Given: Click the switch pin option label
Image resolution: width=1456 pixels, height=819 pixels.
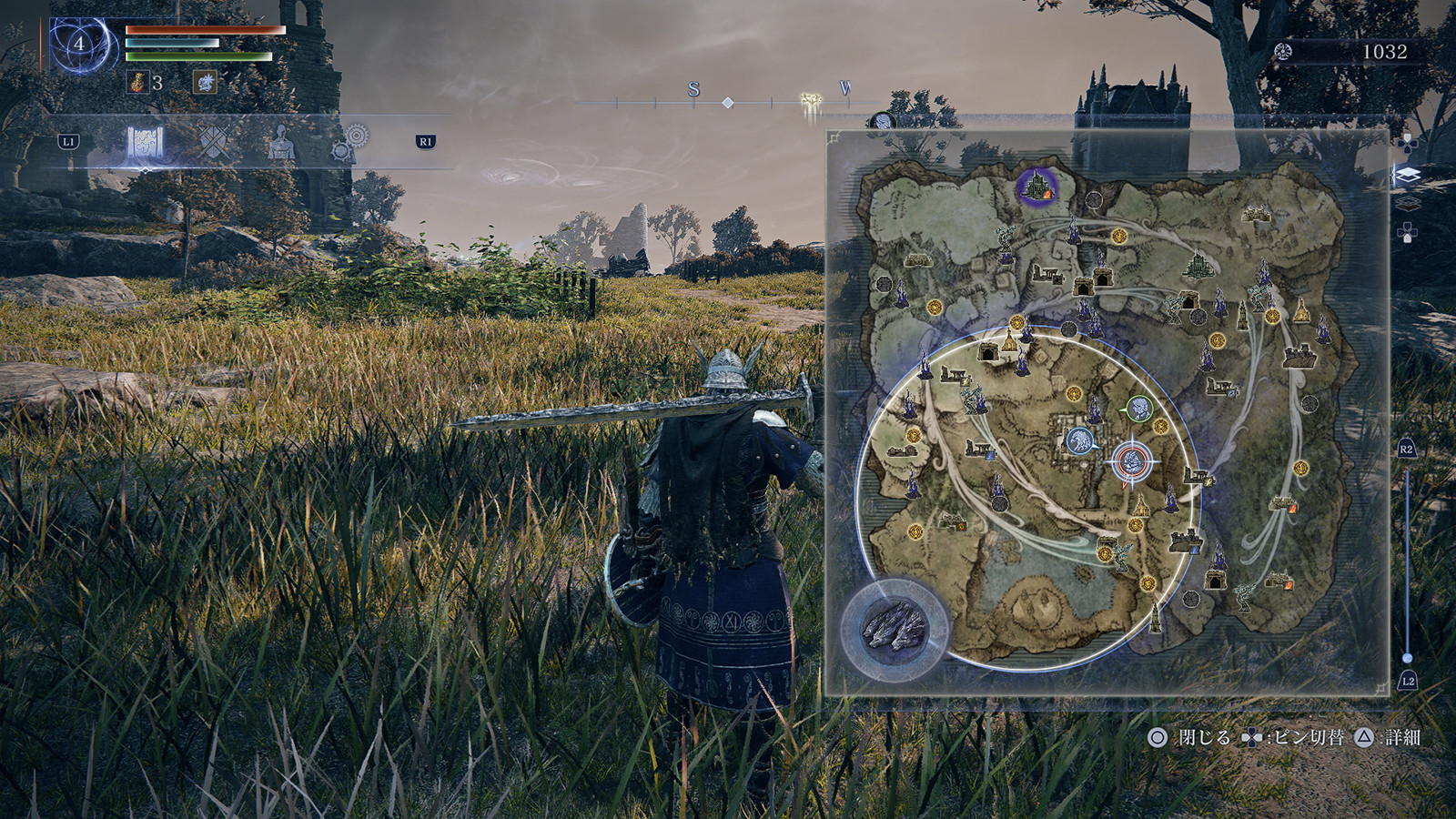Looking at the screenshot, I should tap(1307, 737).
